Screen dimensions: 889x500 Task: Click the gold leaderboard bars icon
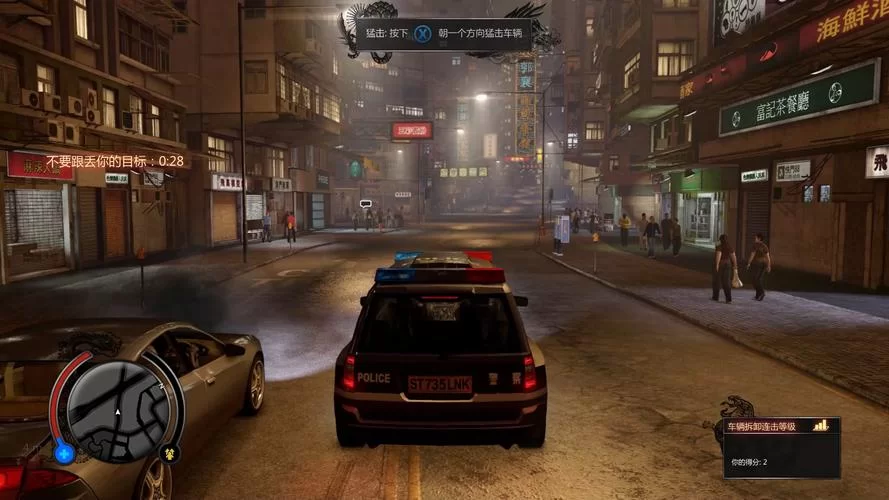821,426
